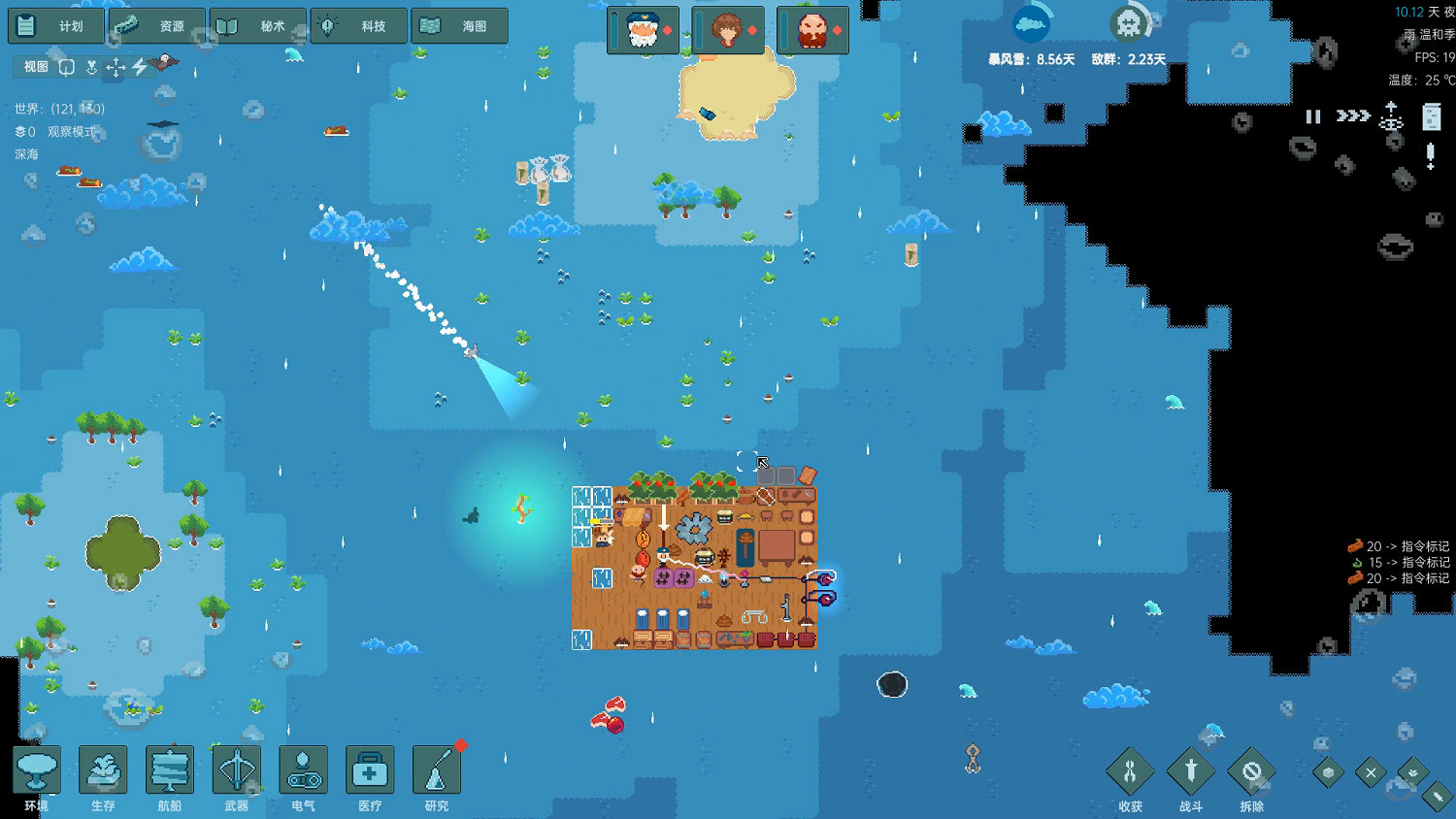Click the captain's portrait at the top

click(x=643, y=29)
